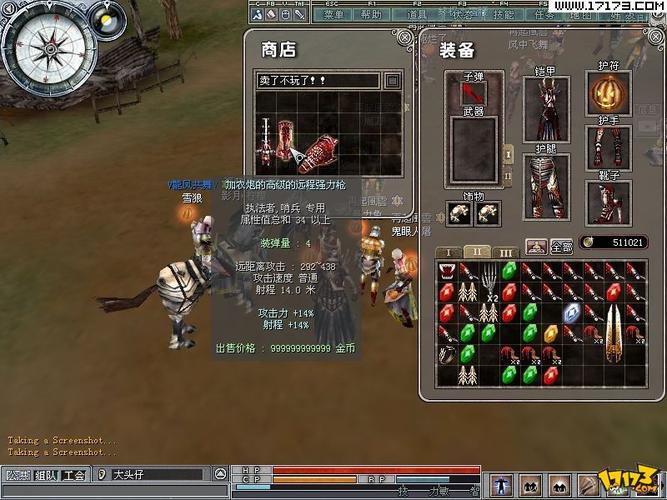Switch to inventory tab I
The image size is (667, 500).
click(x=449, y=252)
